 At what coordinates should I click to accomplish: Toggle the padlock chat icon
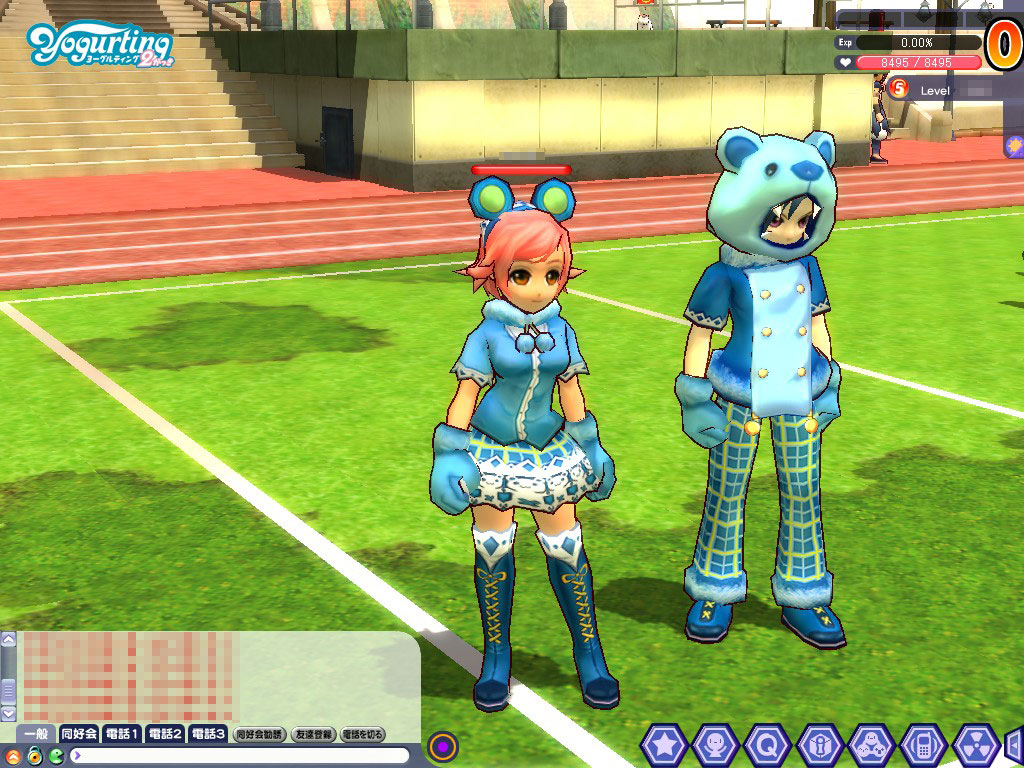coord(34,755)
